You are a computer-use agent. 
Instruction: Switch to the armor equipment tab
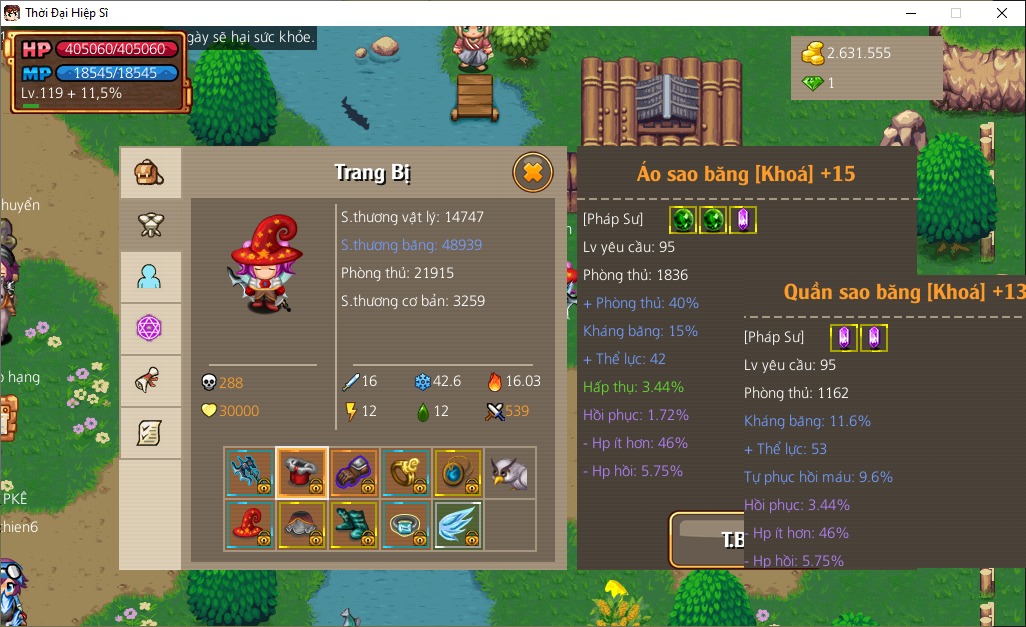(150, 225)
